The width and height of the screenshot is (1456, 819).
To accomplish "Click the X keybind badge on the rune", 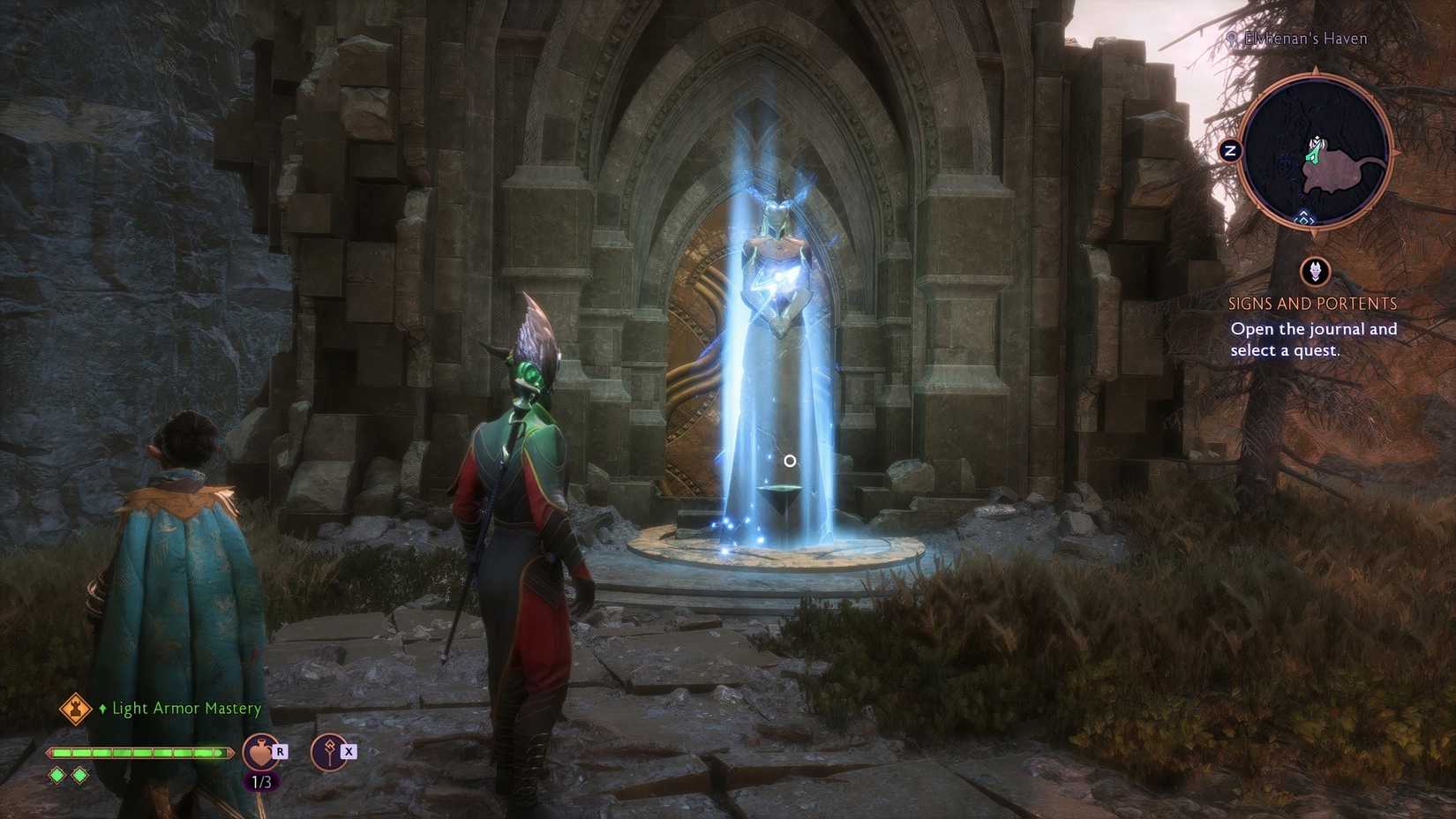I will (x=349, y=751).
